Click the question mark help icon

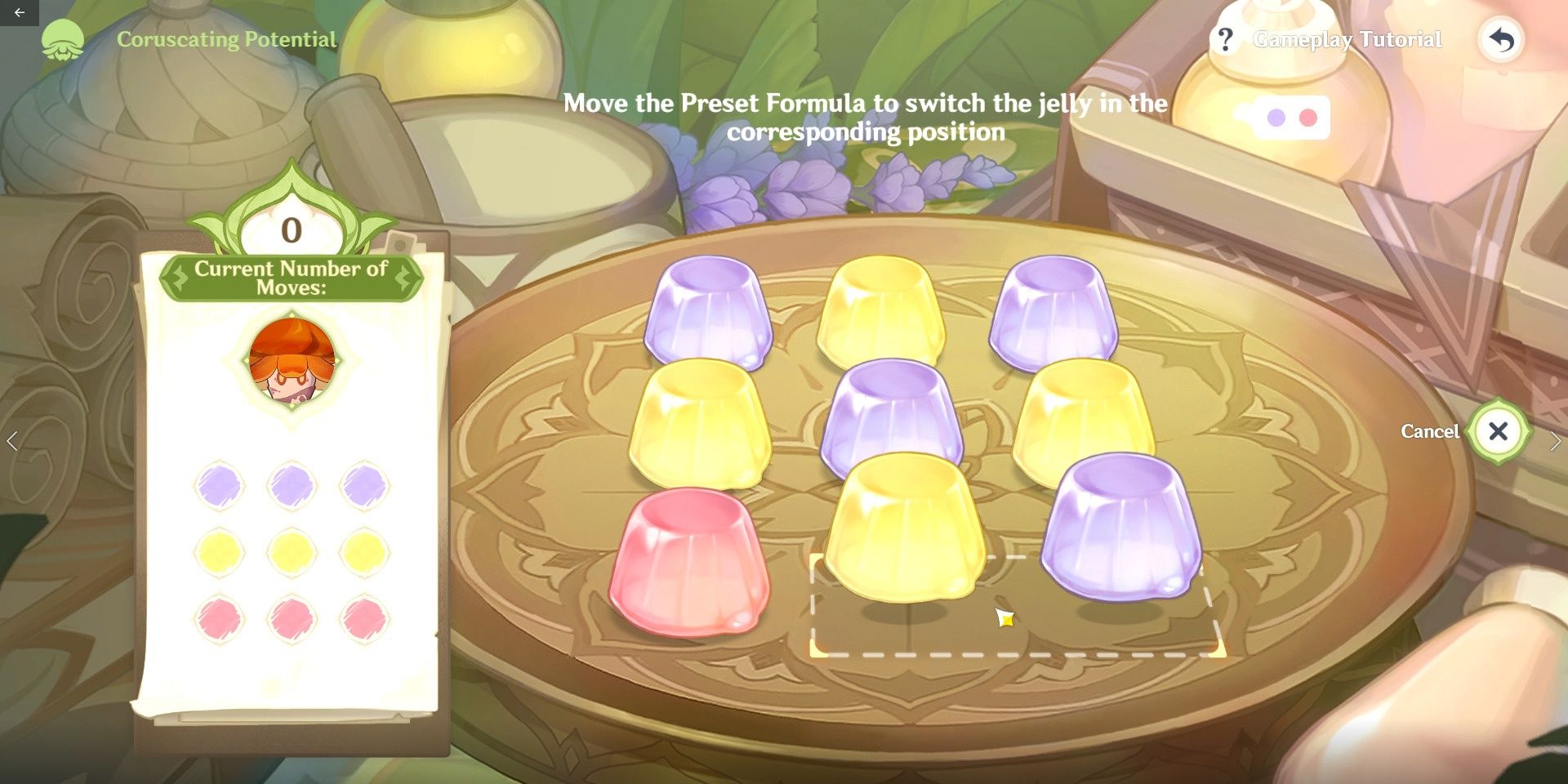click(1226, 38)
